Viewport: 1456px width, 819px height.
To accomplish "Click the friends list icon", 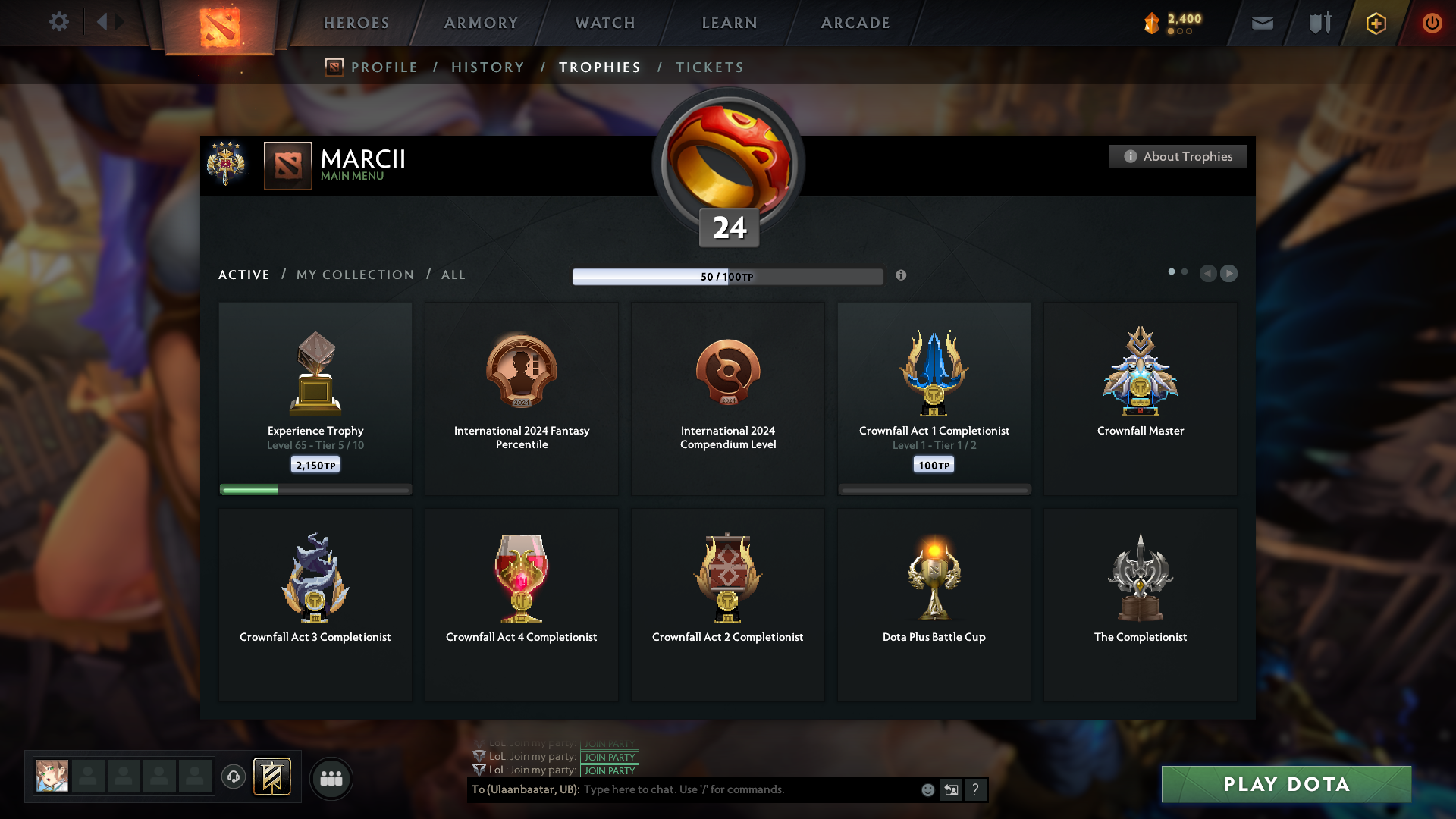I will (331, 778).
